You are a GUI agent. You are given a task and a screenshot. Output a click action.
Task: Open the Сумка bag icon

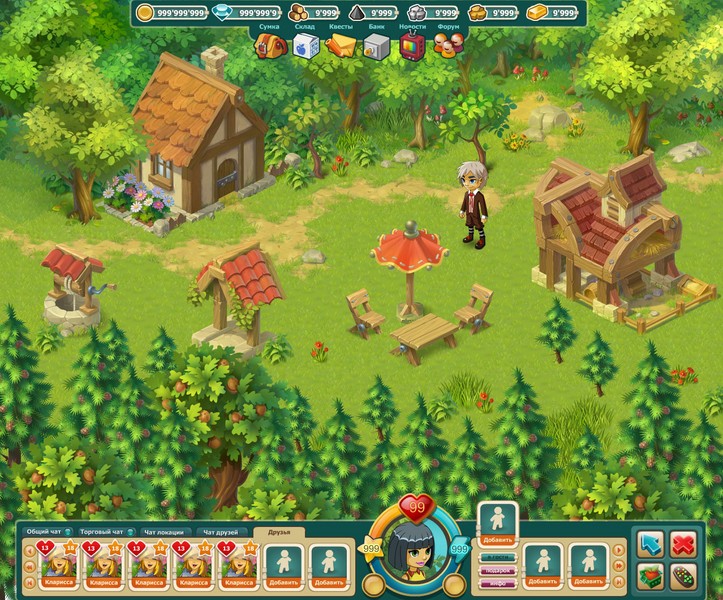(x=267, y=46)
